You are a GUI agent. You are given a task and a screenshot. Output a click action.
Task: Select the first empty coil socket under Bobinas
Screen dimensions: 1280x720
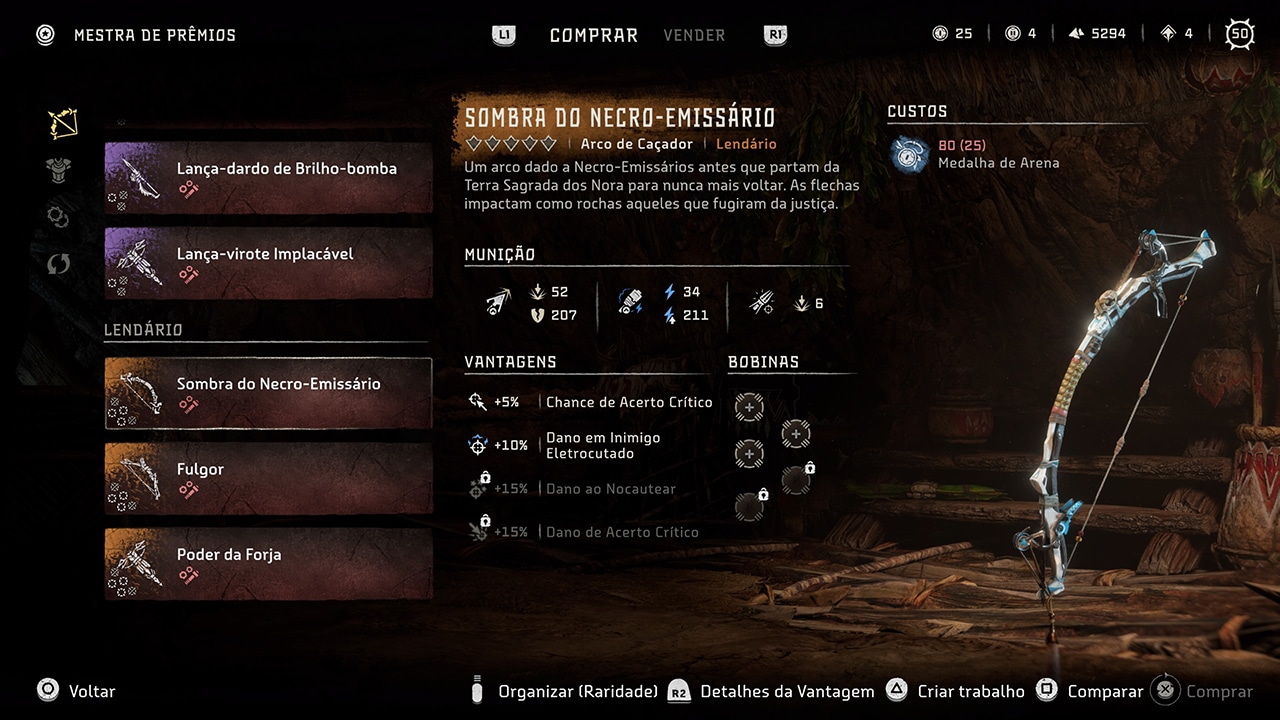click(x=749, y=407)
